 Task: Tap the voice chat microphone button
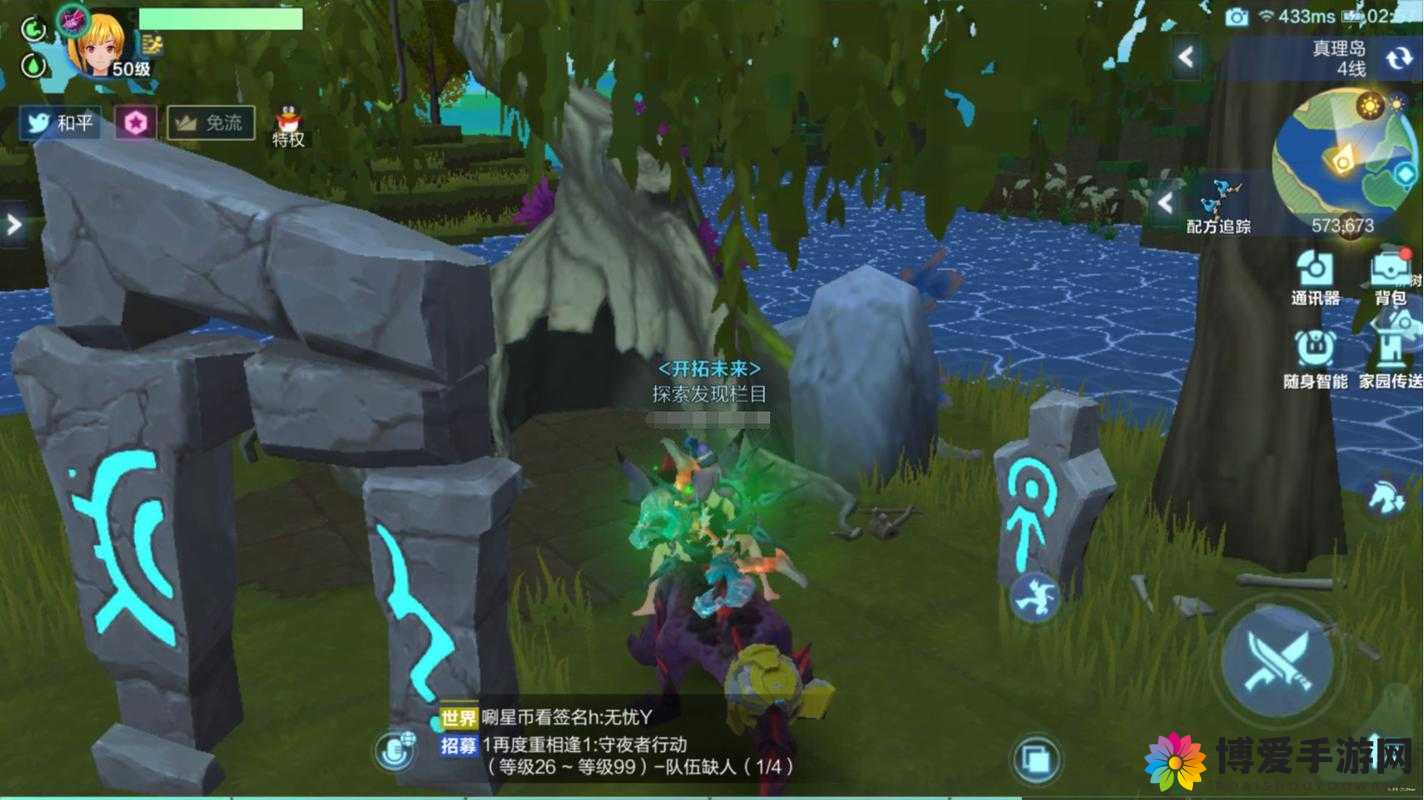pos(396,749)
